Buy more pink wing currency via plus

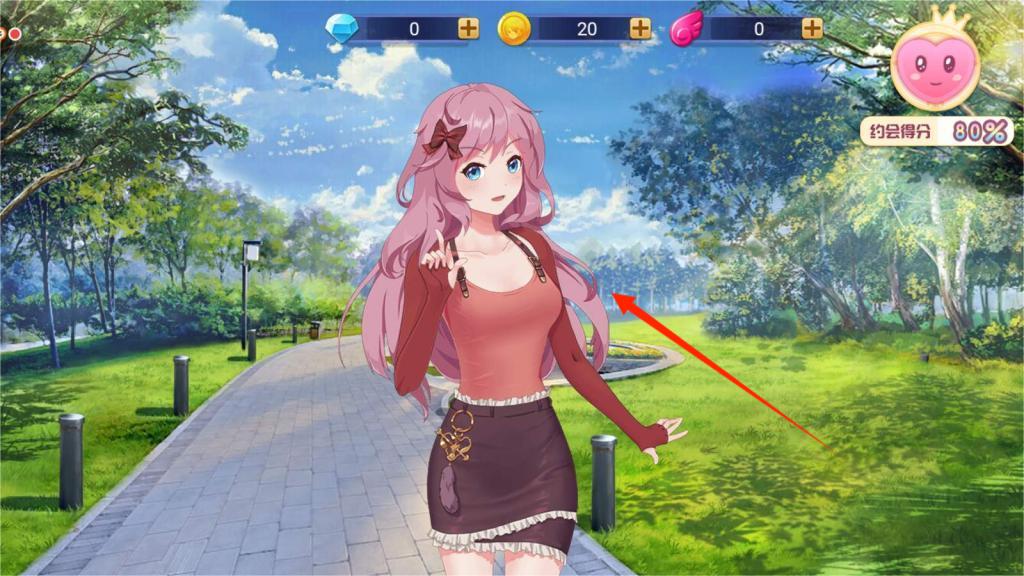(812, 29)
